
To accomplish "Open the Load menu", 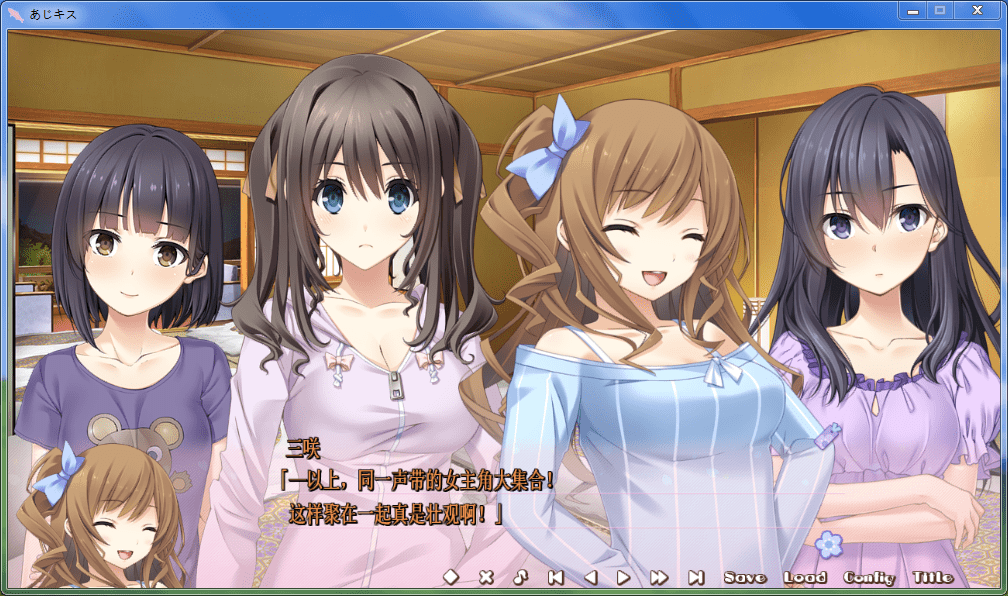I will [805, 577].
